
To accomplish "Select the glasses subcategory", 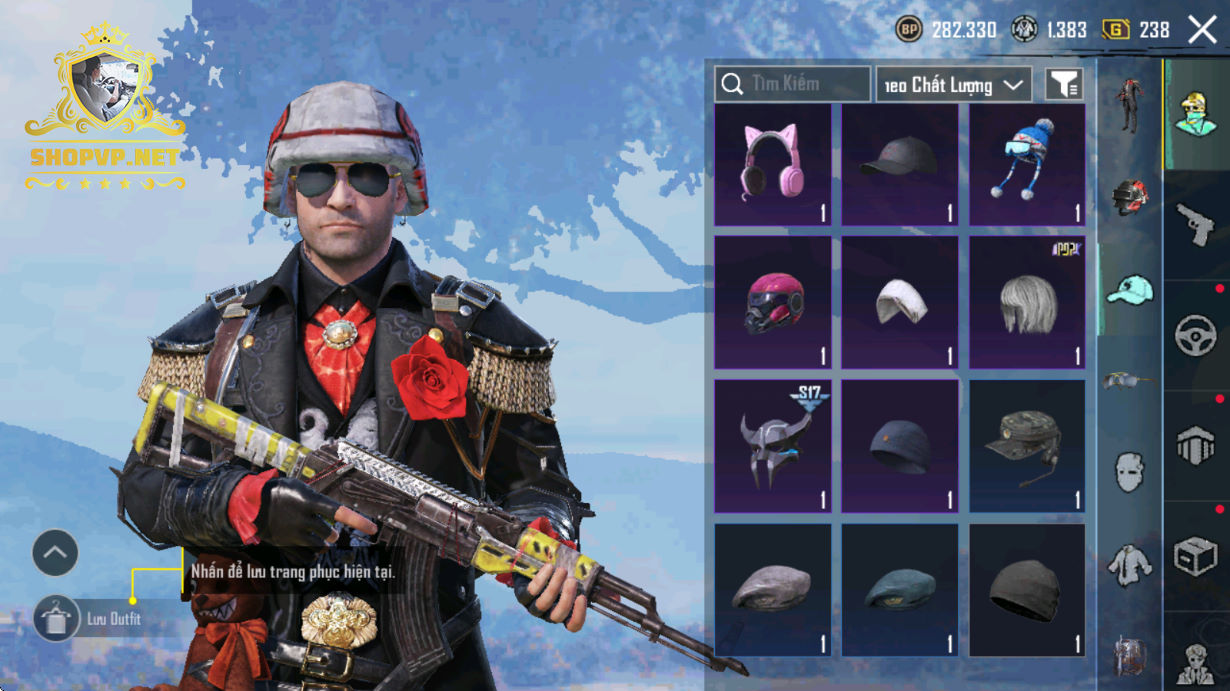I will (x=1129, y=380).
